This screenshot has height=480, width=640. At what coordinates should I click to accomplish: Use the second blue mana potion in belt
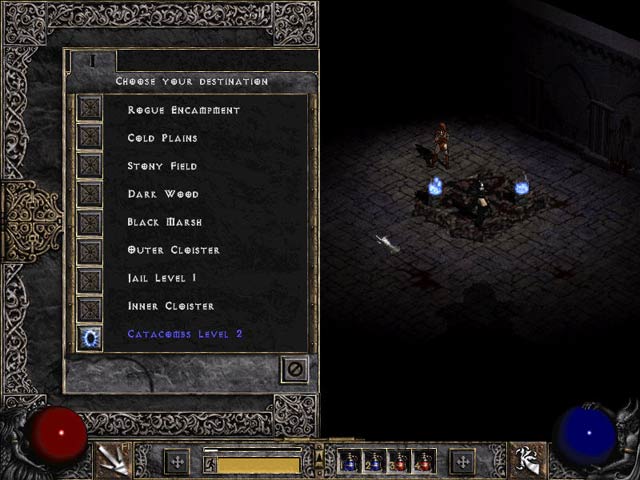(x=374, y=461)
